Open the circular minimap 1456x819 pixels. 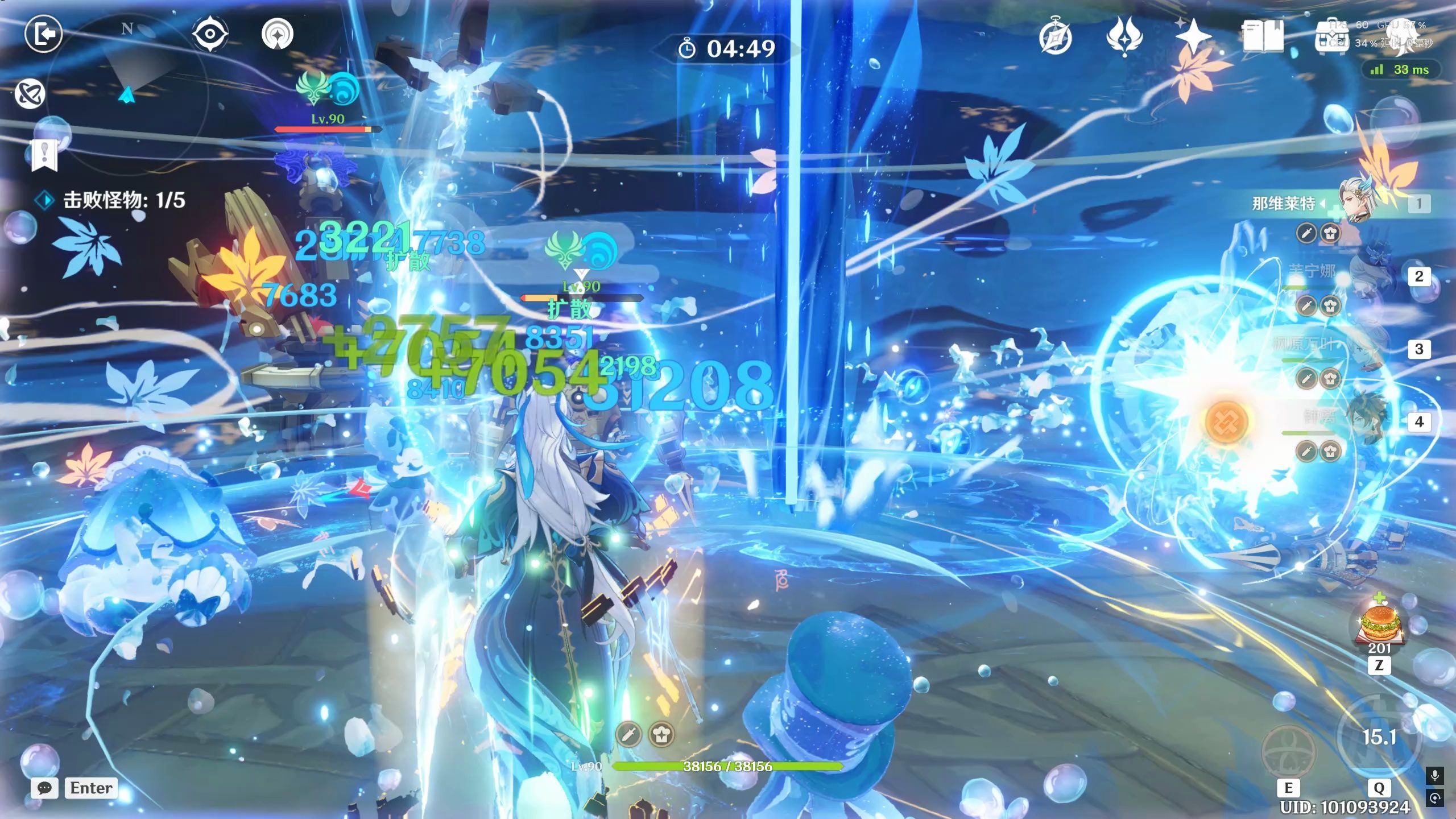point(127,74)
